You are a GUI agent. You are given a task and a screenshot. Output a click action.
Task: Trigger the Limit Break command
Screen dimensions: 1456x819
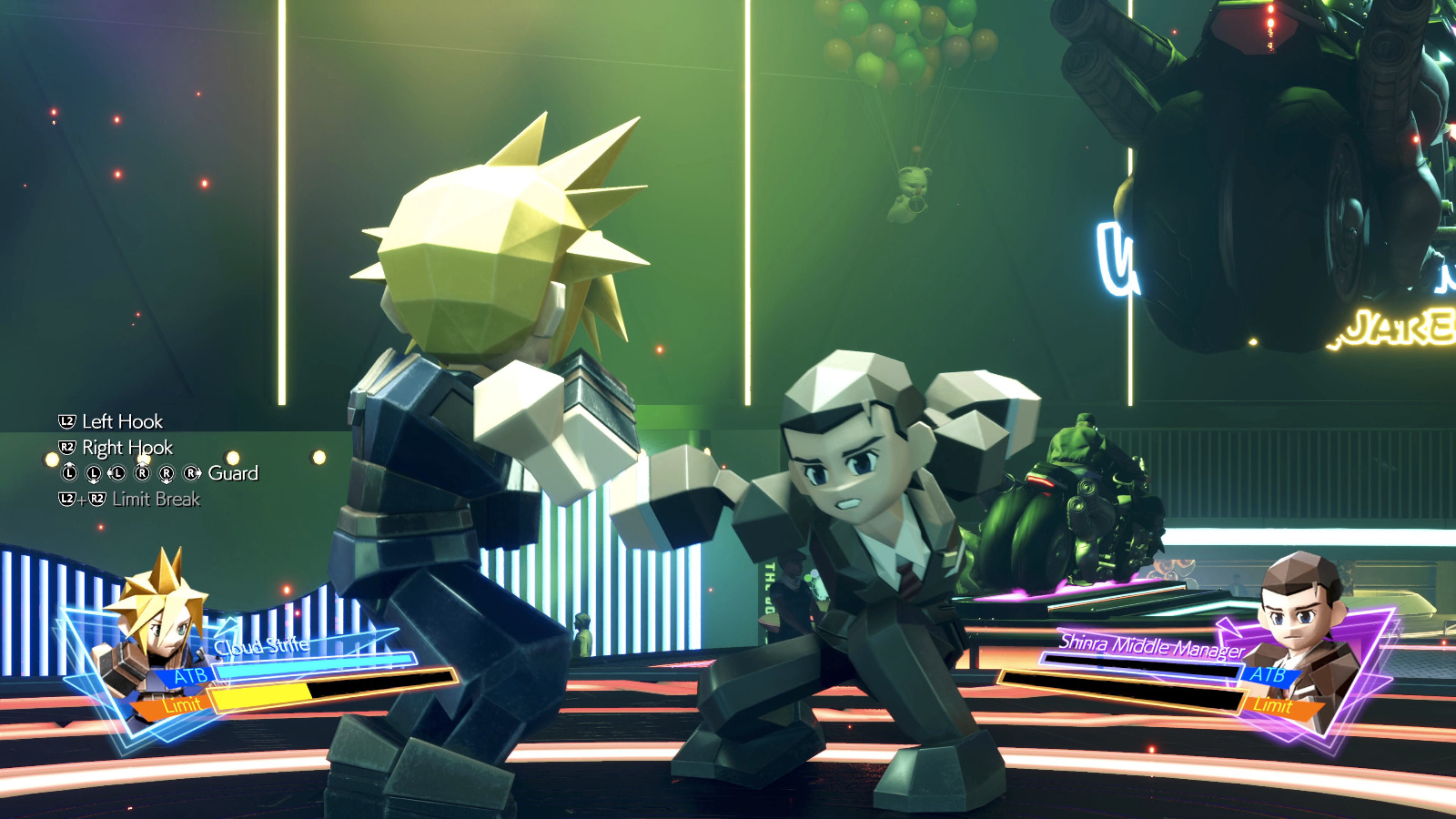(156, 499)
